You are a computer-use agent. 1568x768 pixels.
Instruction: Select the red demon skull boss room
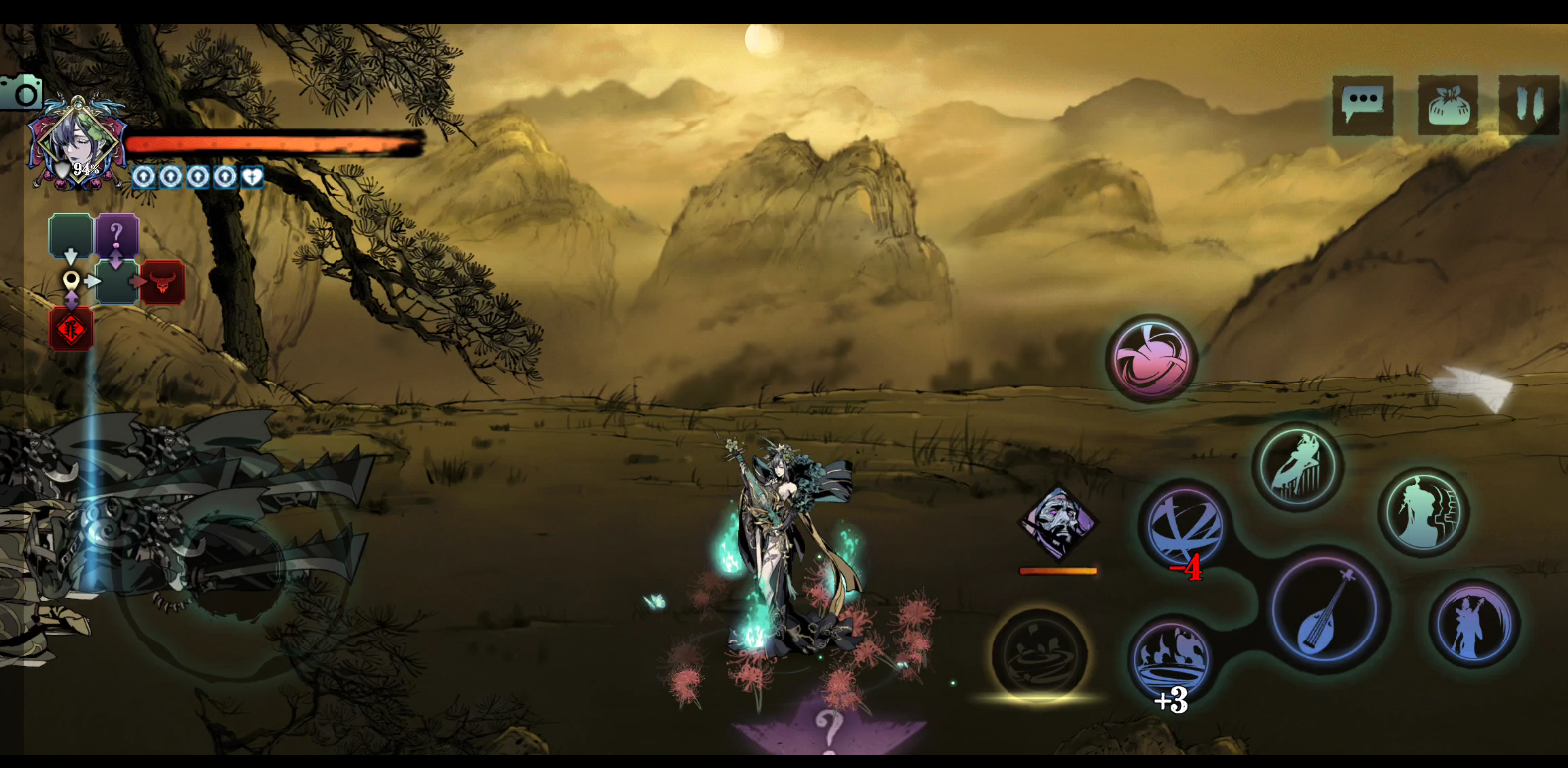point(162,282)
